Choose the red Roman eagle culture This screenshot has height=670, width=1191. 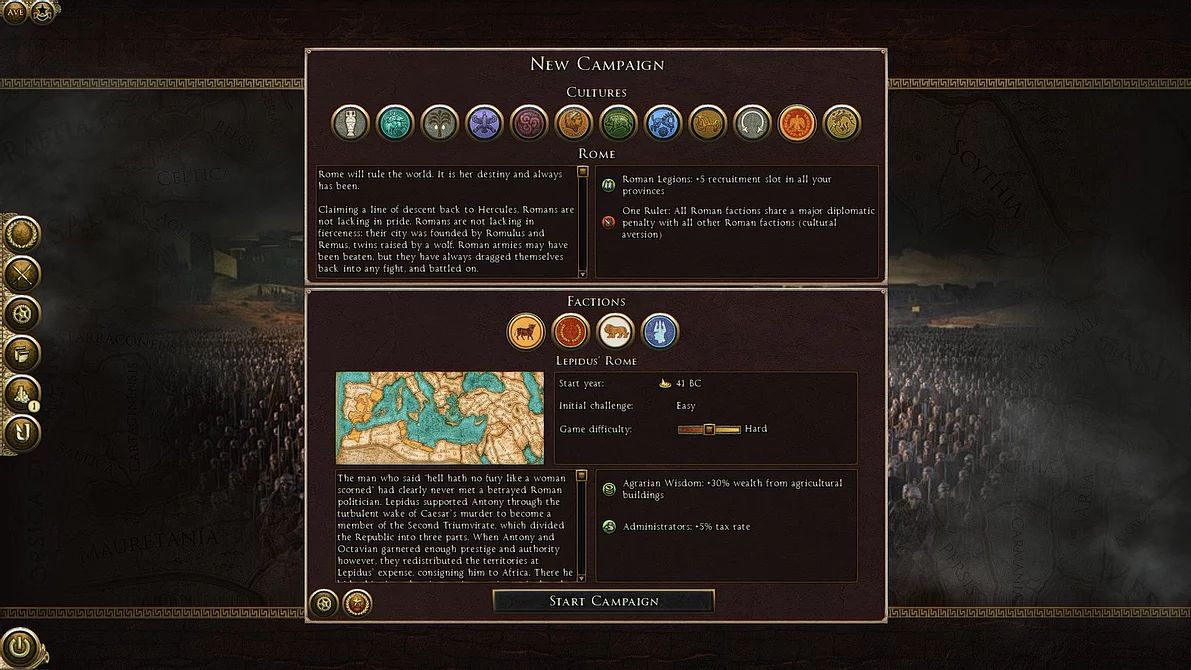(x=797, y=123)
